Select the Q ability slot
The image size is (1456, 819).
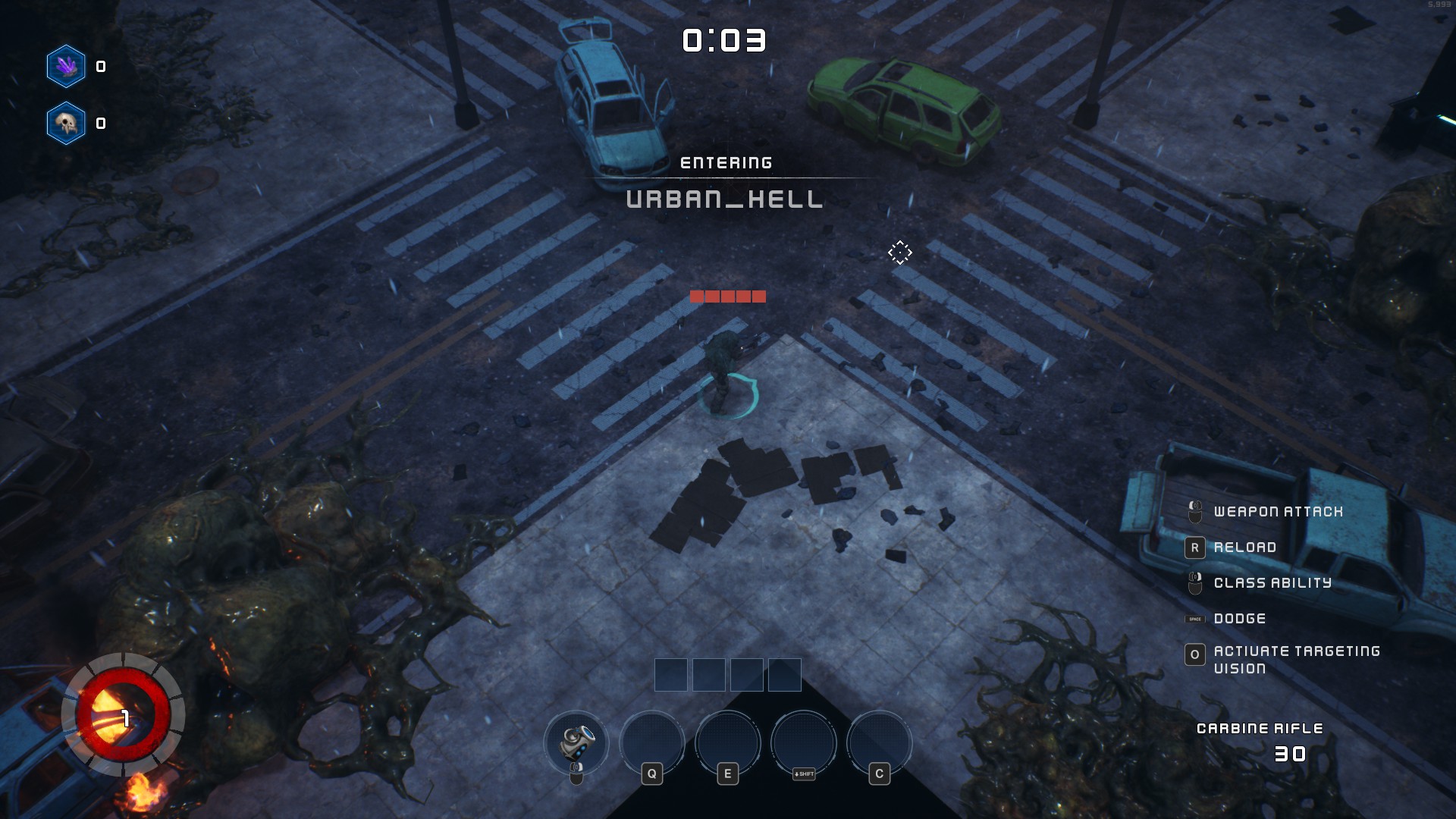[652, 742]
